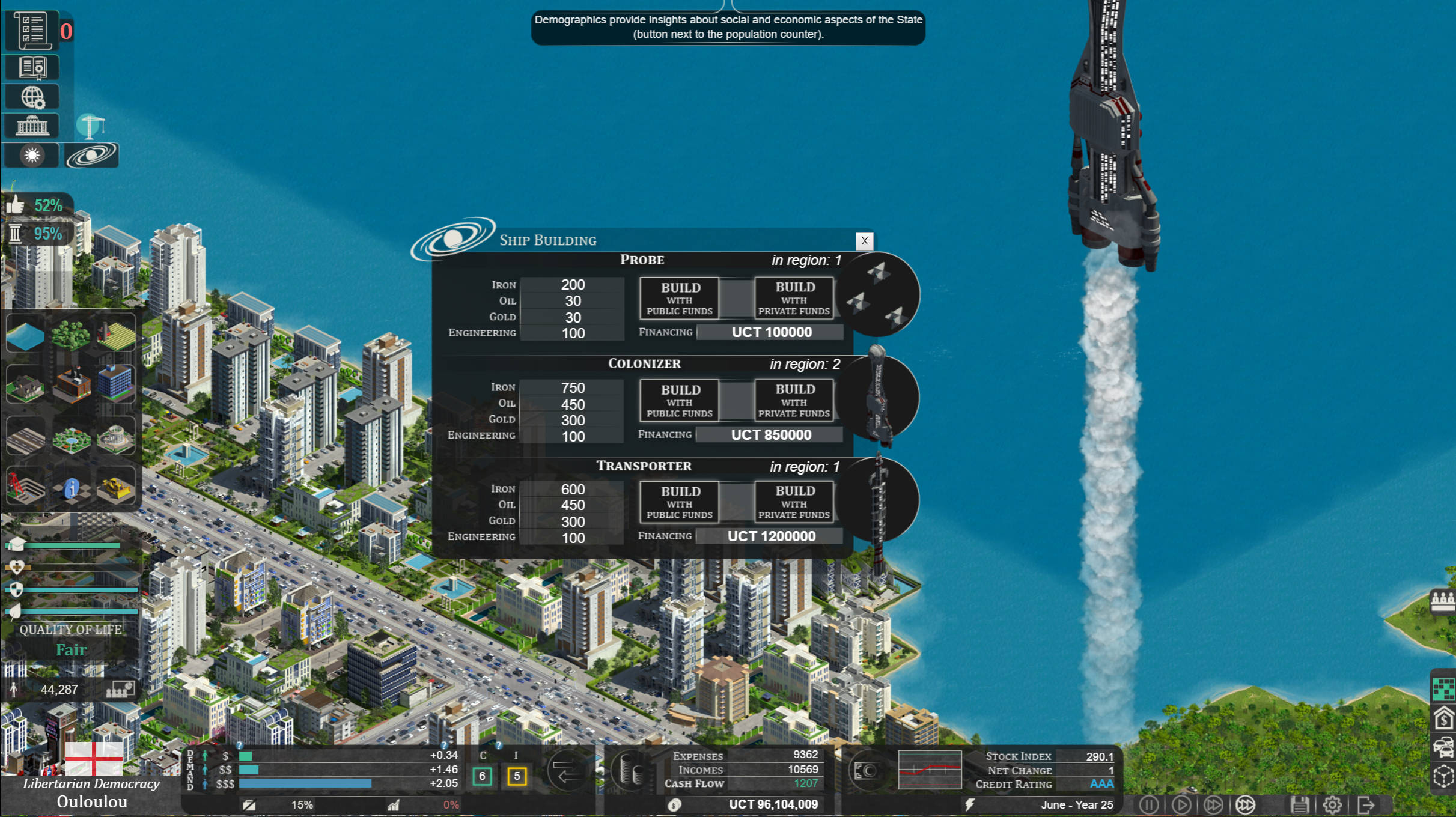Select the forest planting tool
This screenshot has height=817, width=1456.
click(x=70, y=336)
